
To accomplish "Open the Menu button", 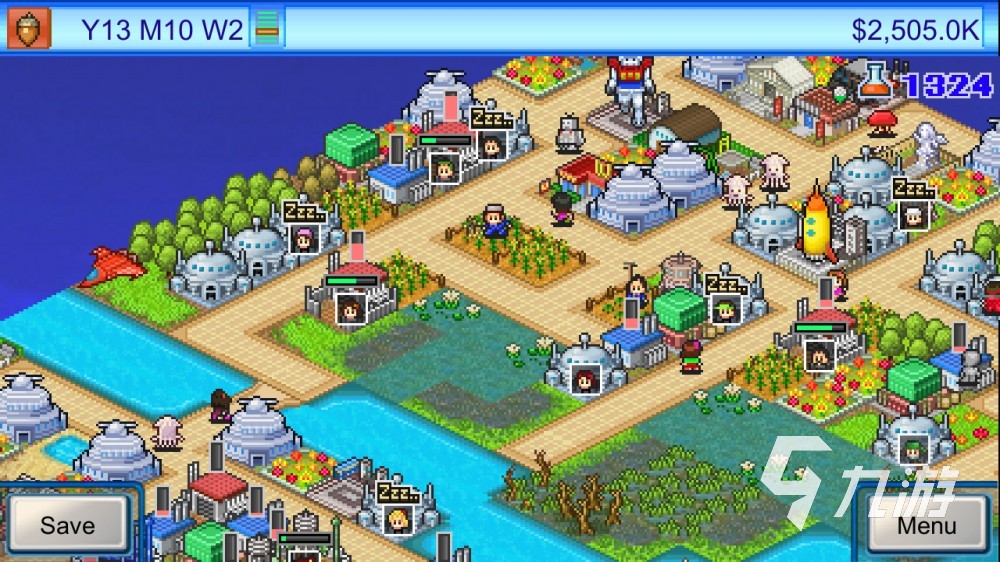I will tap(927, 524).
